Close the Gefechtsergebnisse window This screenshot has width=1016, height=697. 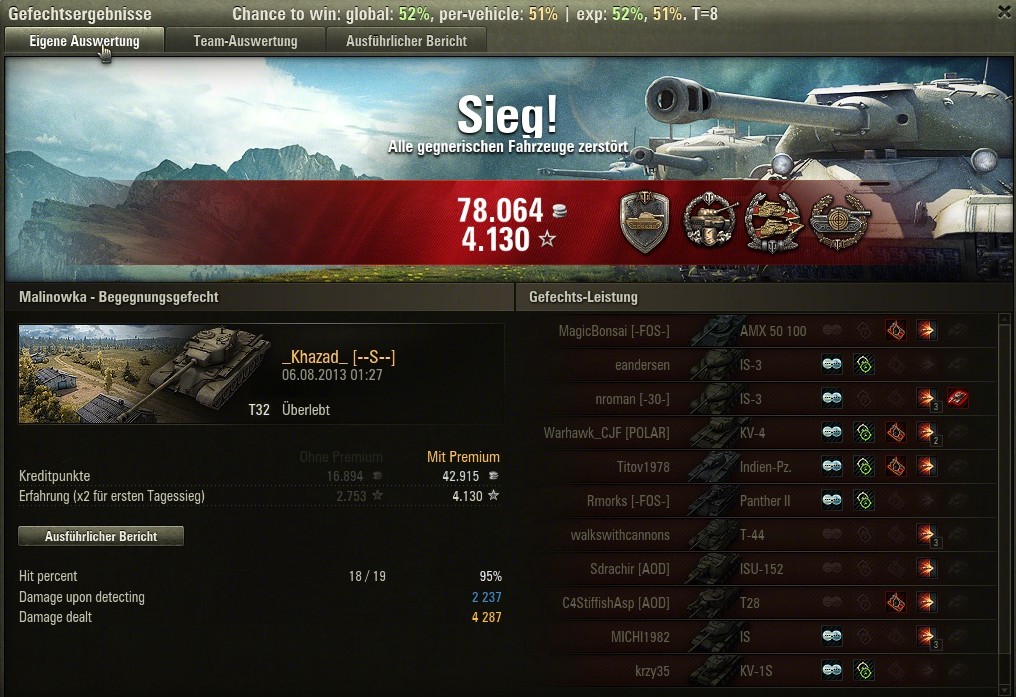click(x=1004, y=11)
